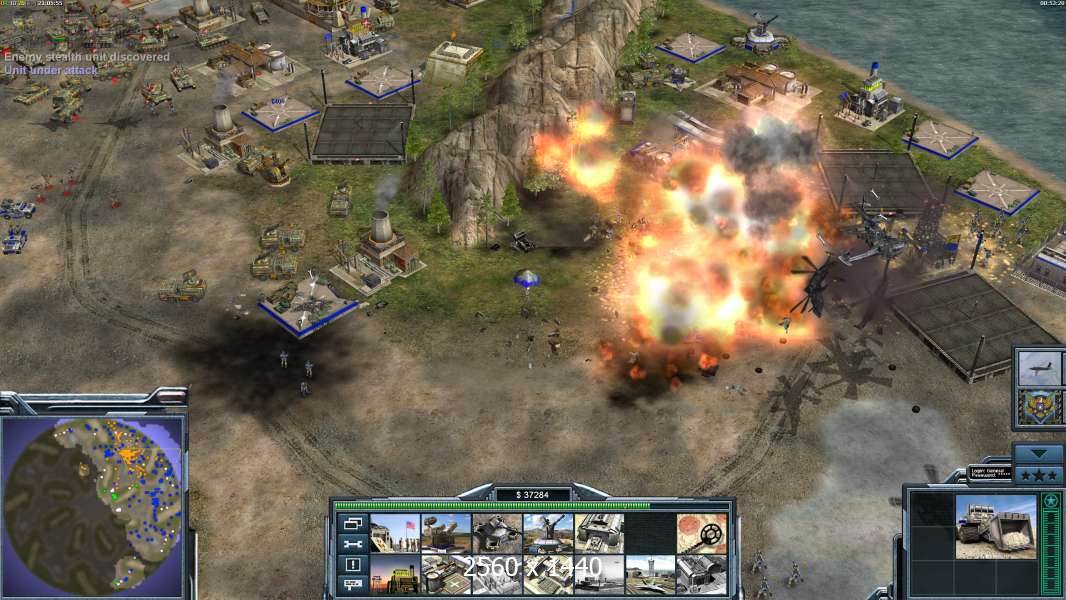
Task: Select the Tomahawk missile turret launch icon
Action: (x=548, y=533)
